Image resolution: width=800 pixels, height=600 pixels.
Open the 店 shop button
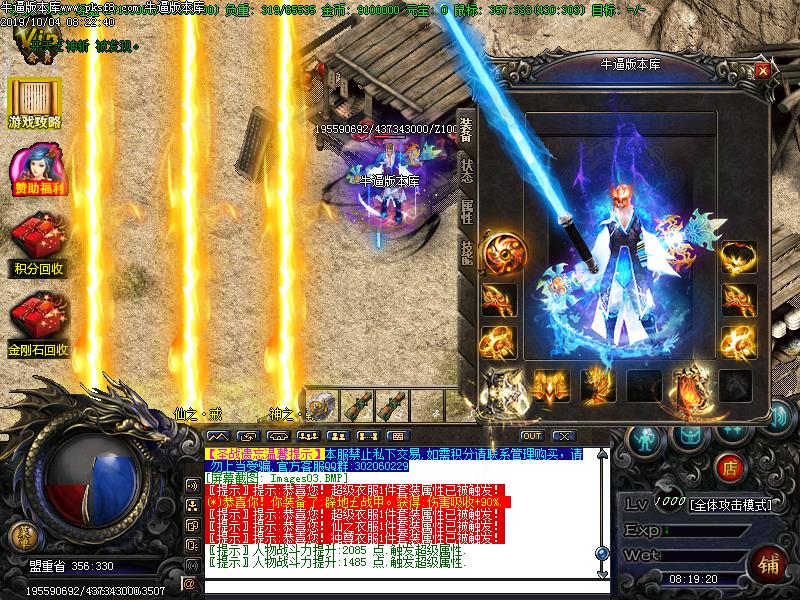click(x=731, y=466)
